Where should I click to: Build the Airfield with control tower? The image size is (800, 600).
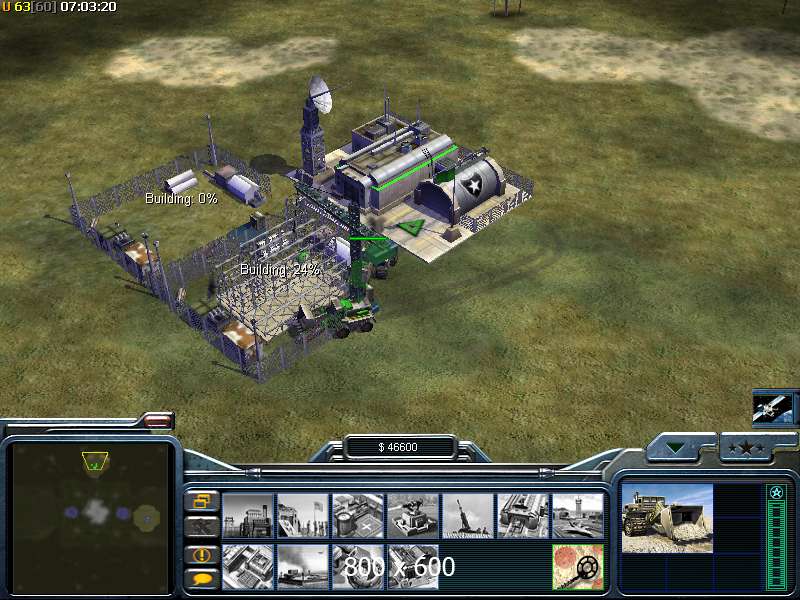click(x=577, y=516)
